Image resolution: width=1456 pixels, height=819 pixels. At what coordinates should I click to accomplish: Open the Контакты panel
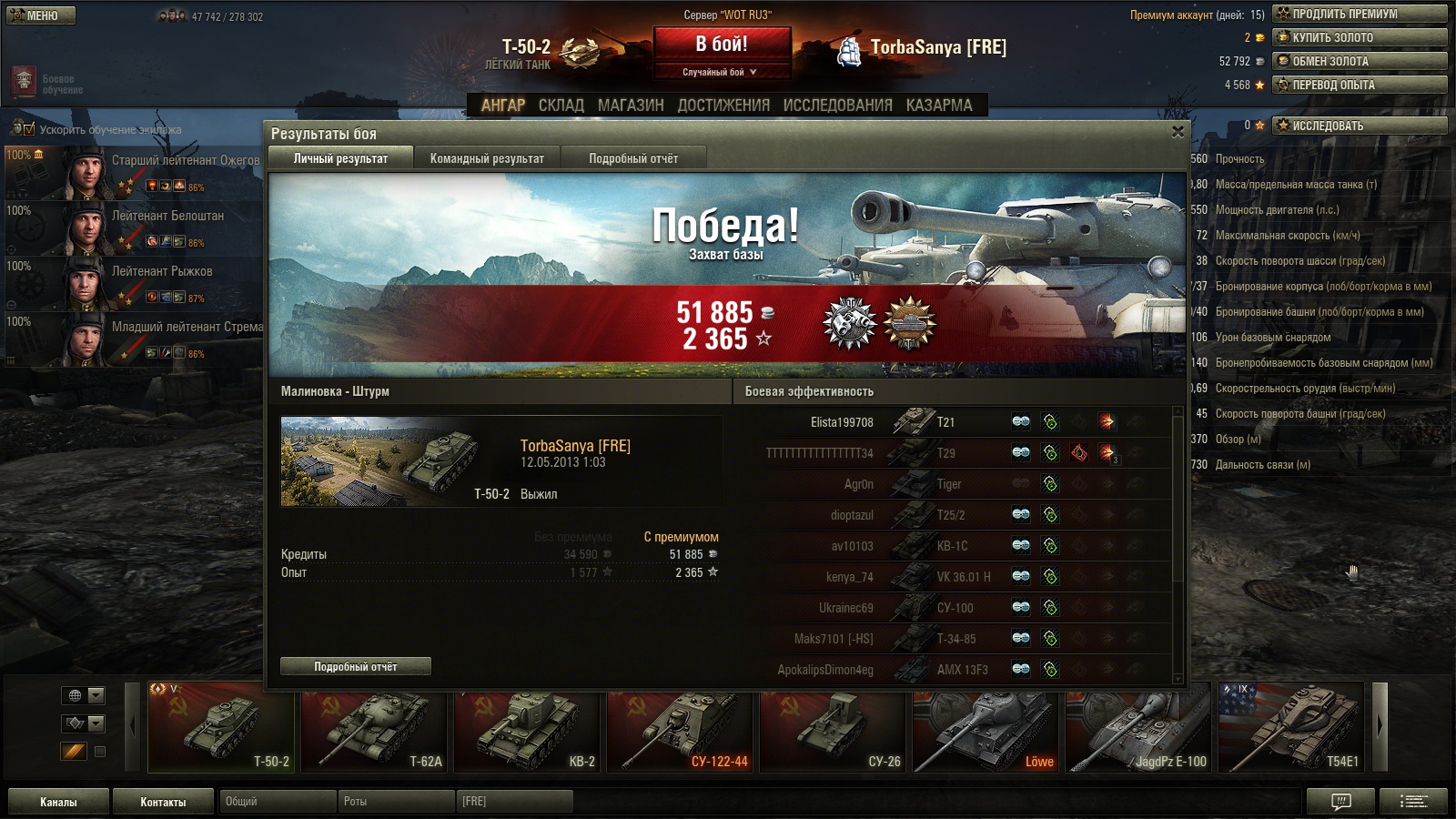163,802
